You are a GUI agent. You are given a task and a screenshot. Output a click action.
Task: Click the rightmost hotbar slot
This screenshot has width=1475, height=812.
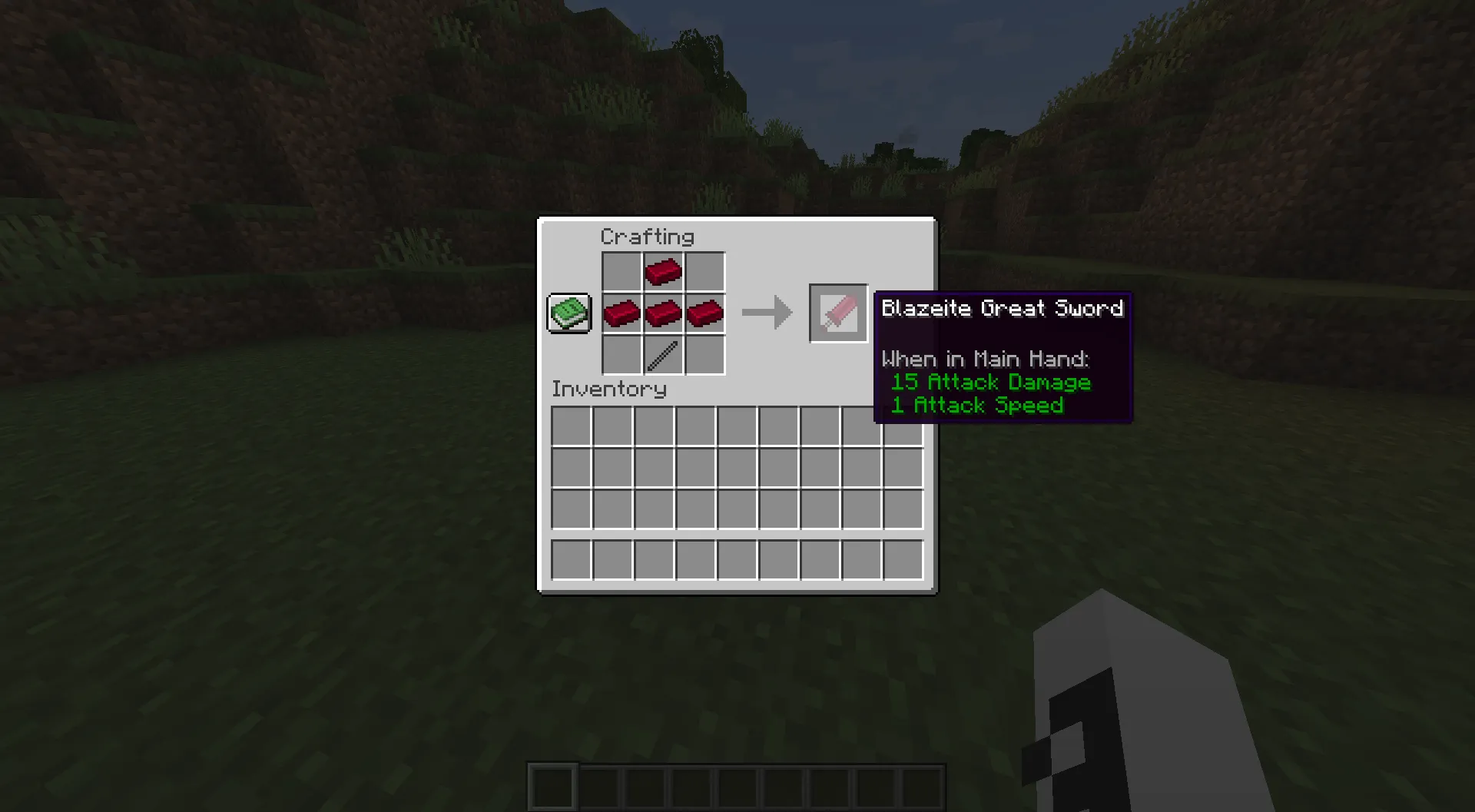pos(922,789)
